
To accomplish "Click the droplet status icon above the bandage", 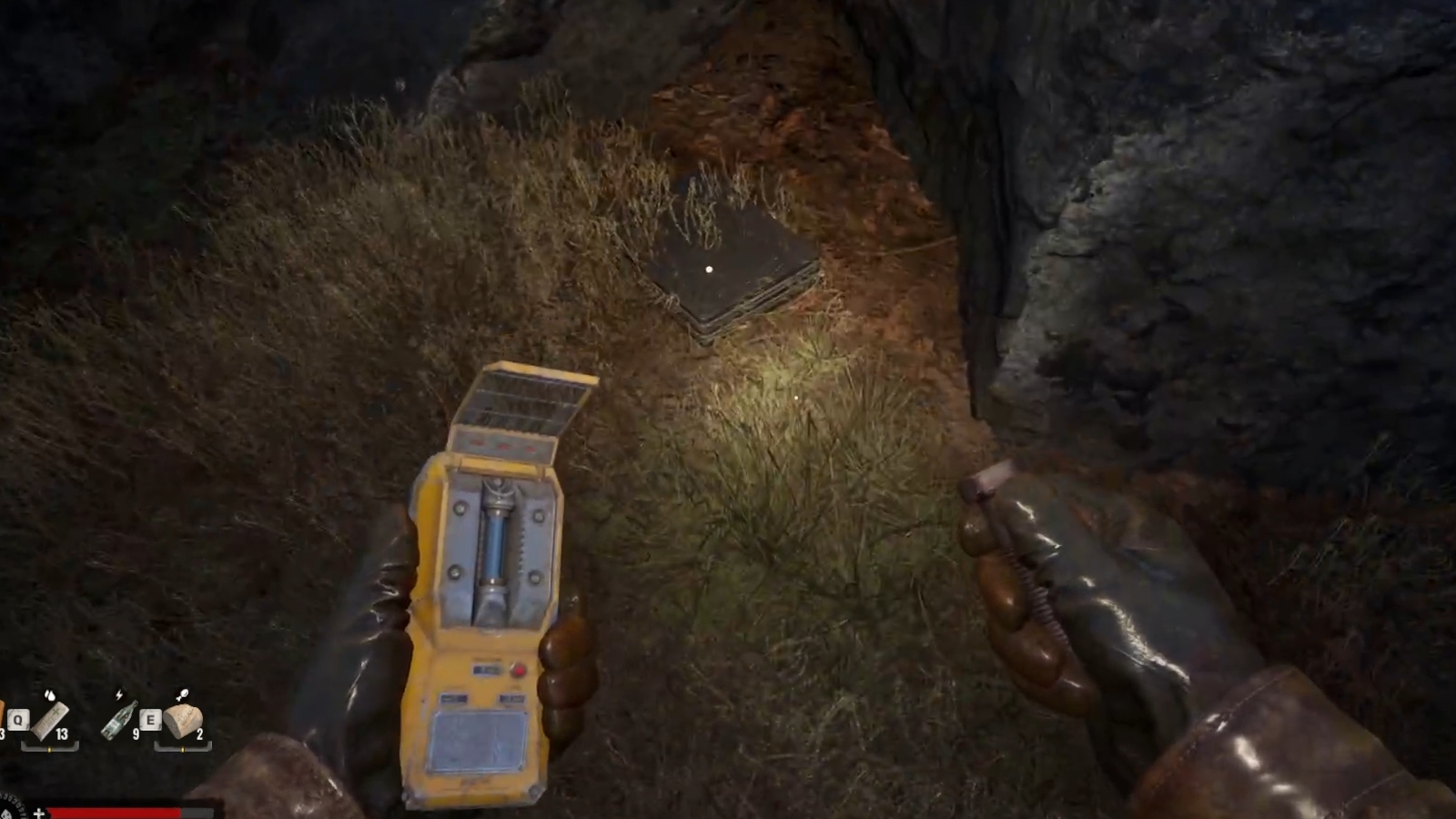I will pyautogui.click(x=50, y=695).
